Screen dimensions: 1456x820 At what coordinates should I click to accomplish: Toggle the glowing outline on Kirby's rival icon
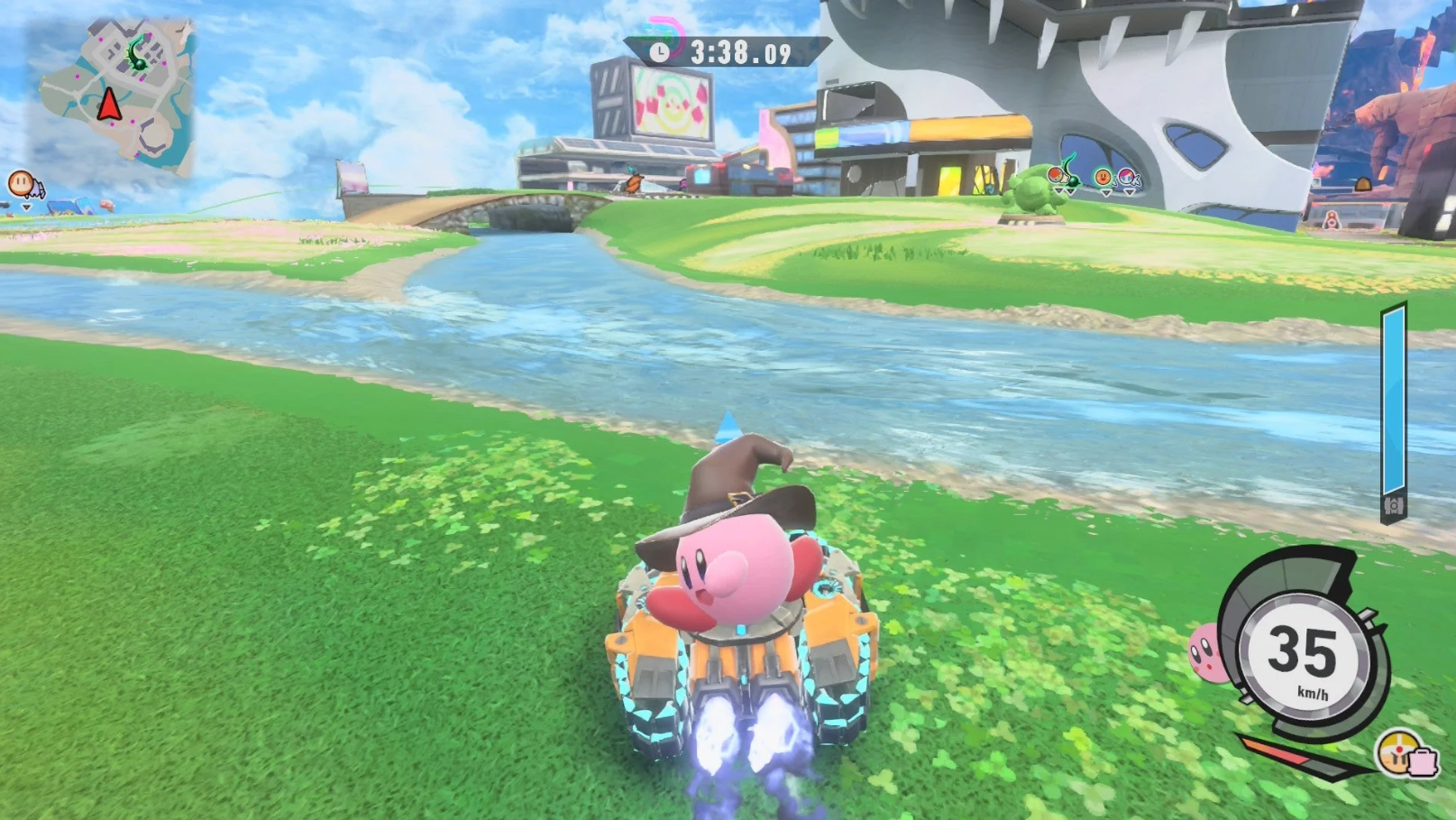[1103, 176]
